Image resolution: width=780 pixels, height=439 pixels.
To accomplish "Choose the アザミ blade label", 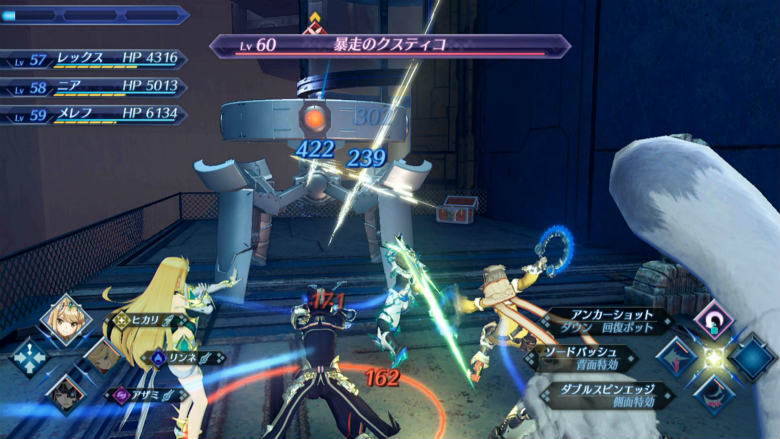I will click(150, 394).
